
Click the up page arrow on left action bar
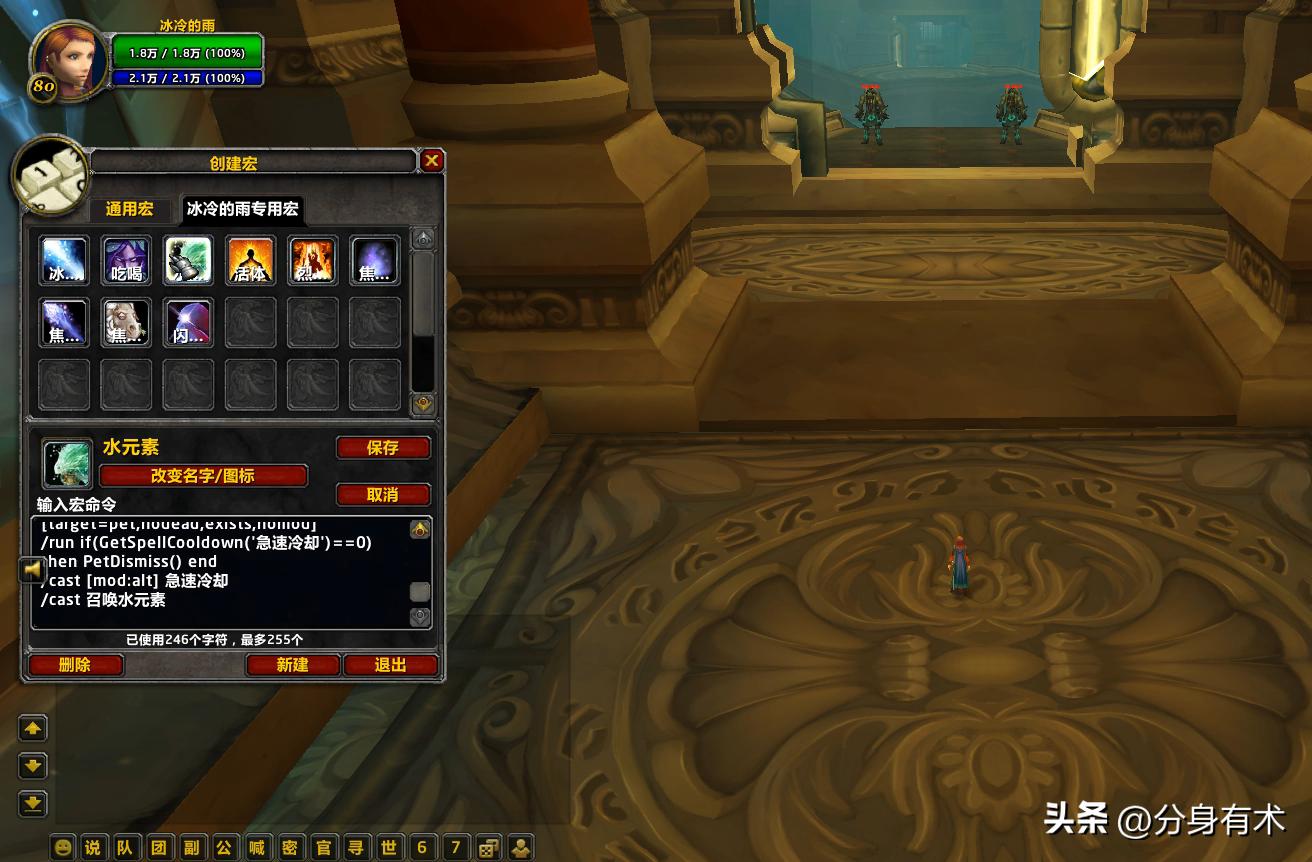31,728
